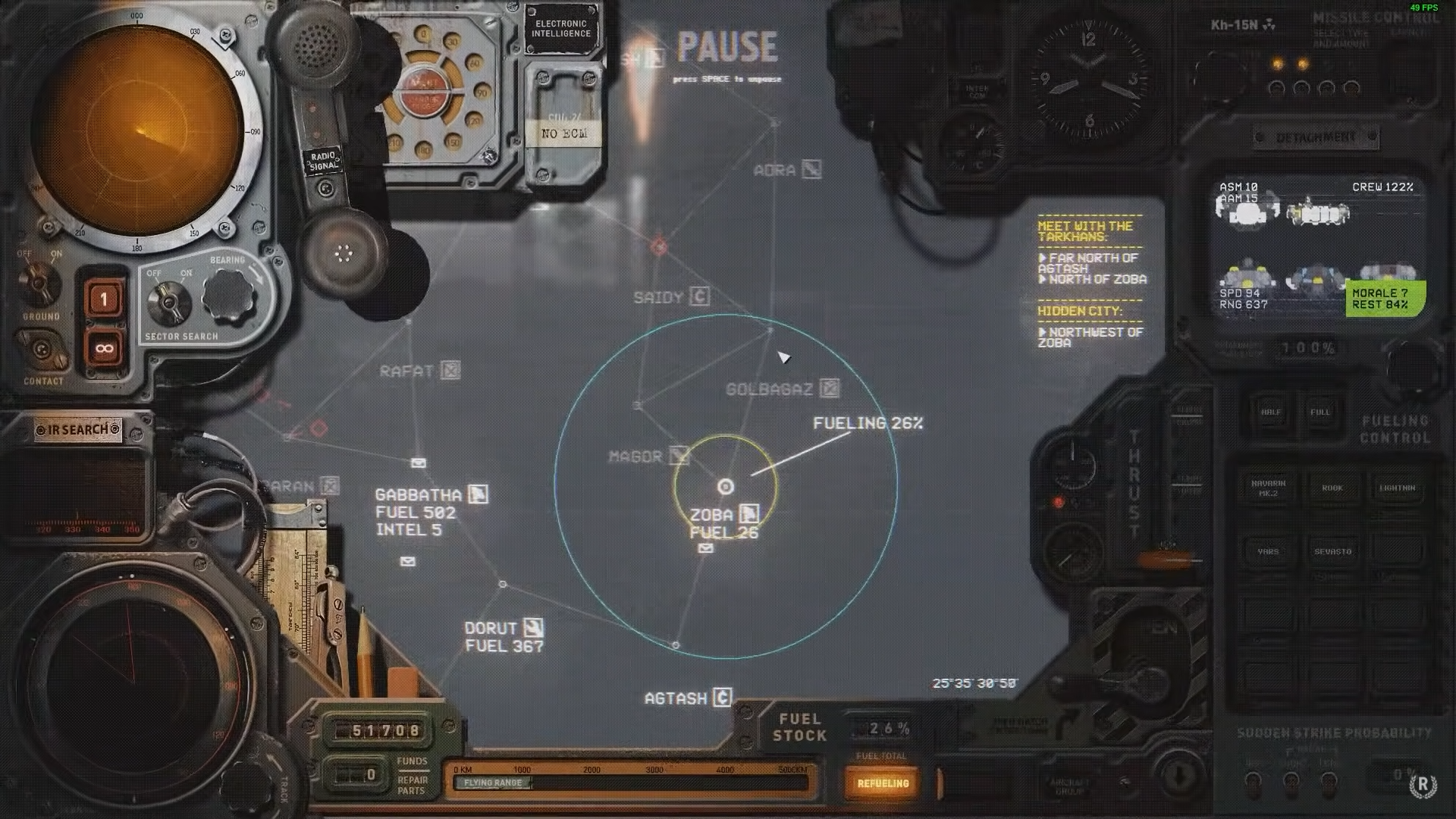Click the orange REFUELING button
The image size is (1456, 819).
(883, 783)
